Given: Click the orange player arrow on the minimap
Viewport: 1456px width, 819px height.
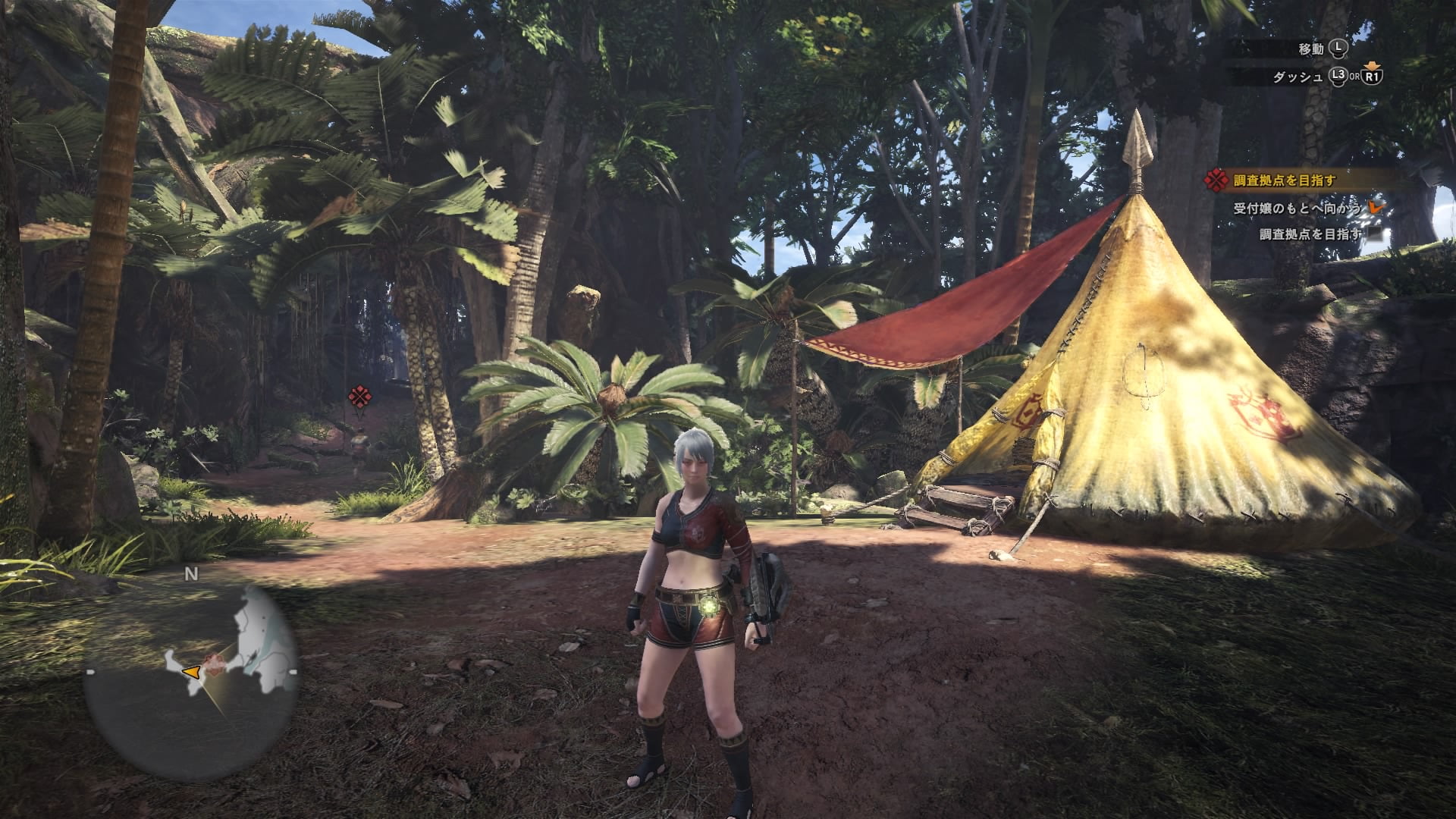Looking at the screenshot, I should coord(191,672).
